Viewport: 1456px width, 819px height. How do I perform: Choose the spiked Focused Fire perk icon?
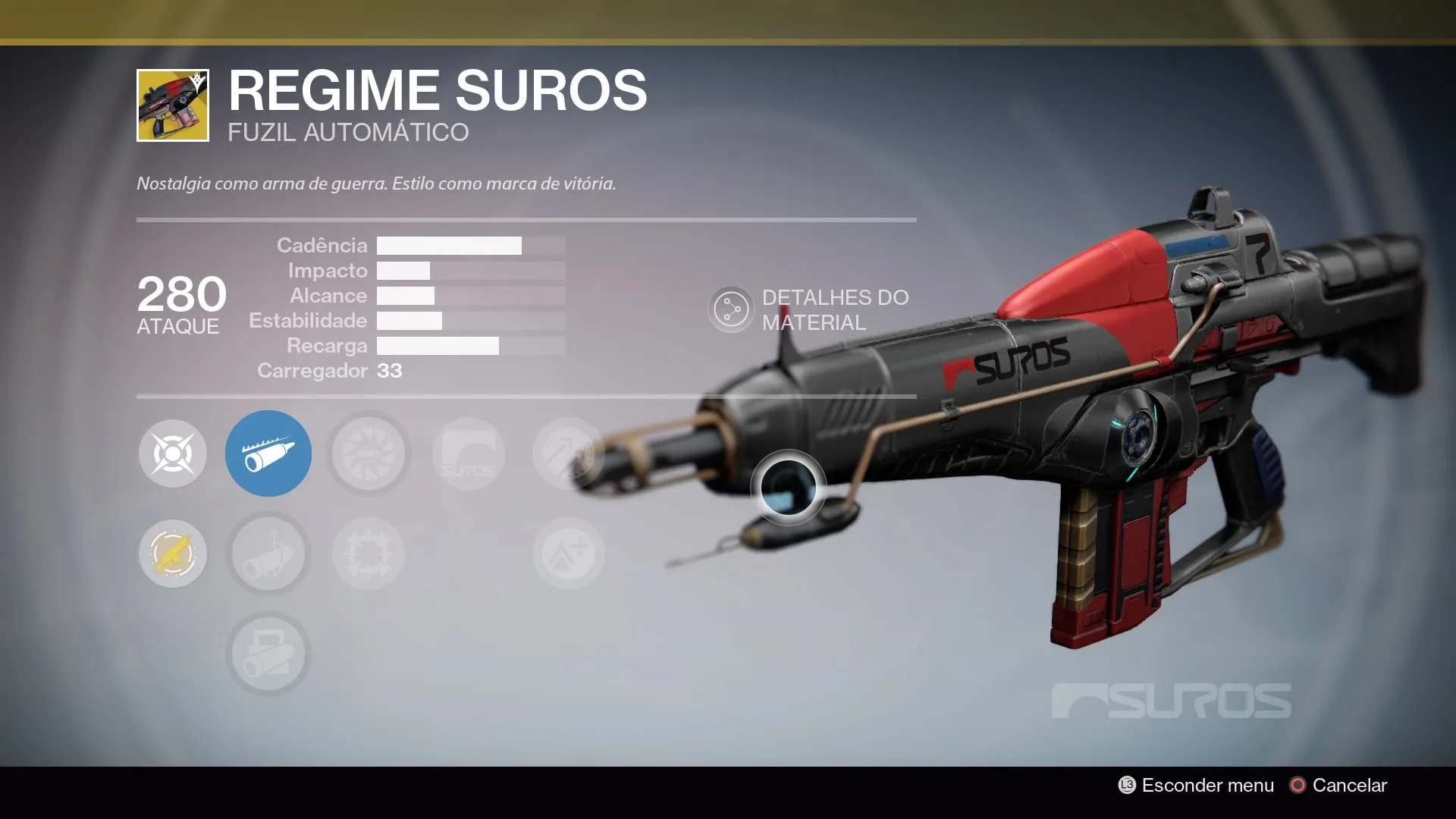tap(369, 554)
